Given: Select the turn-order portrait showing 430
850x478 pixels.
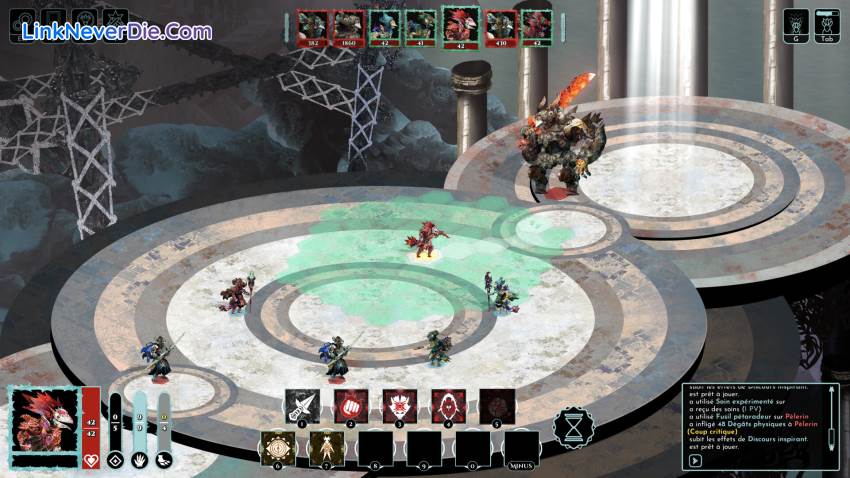Looking at the screenshot, I should click(500, 27).
